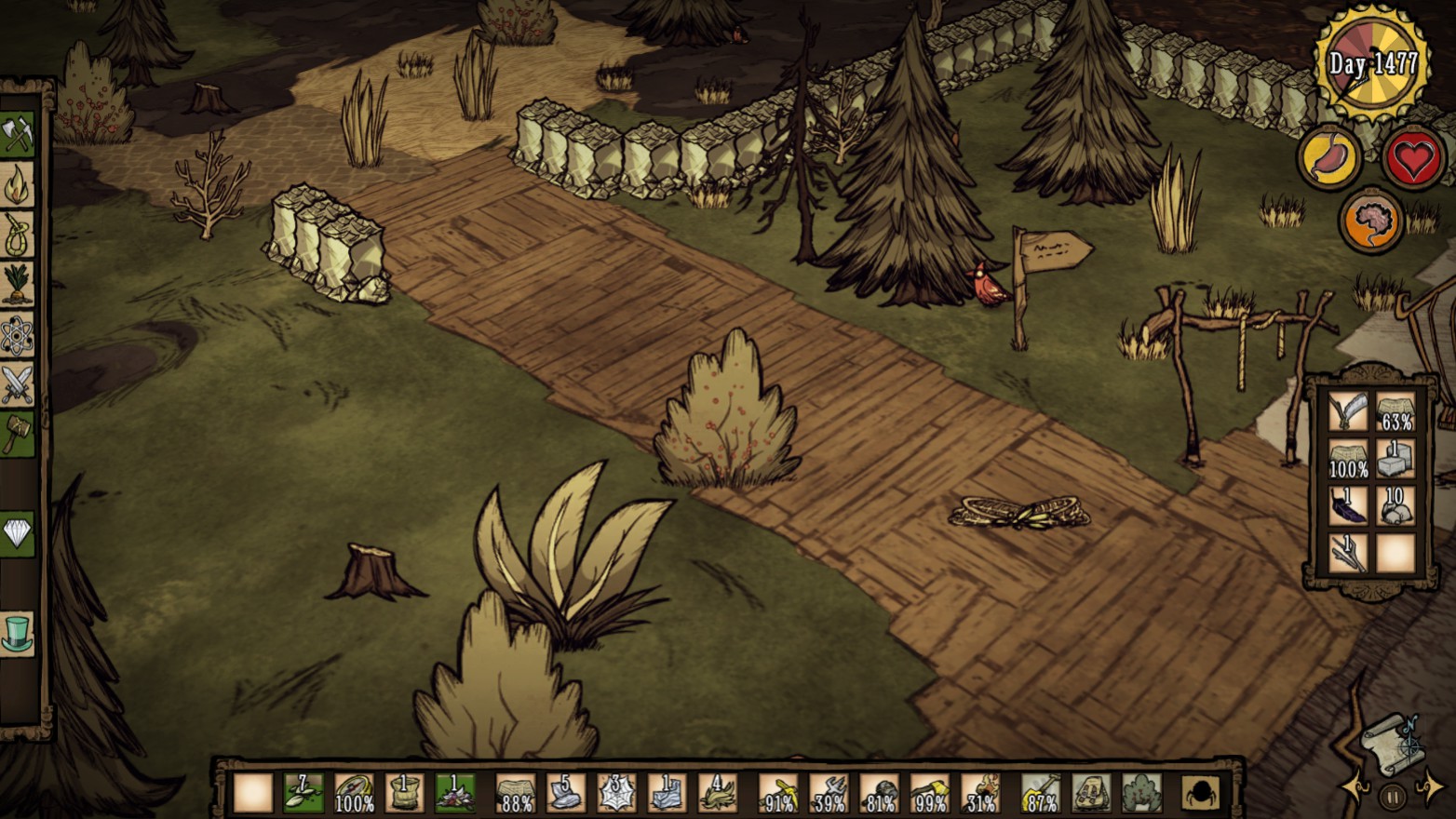Select the cut stone block in backpack
The height and width of the screenshot is (819, 1456).
1395,458
